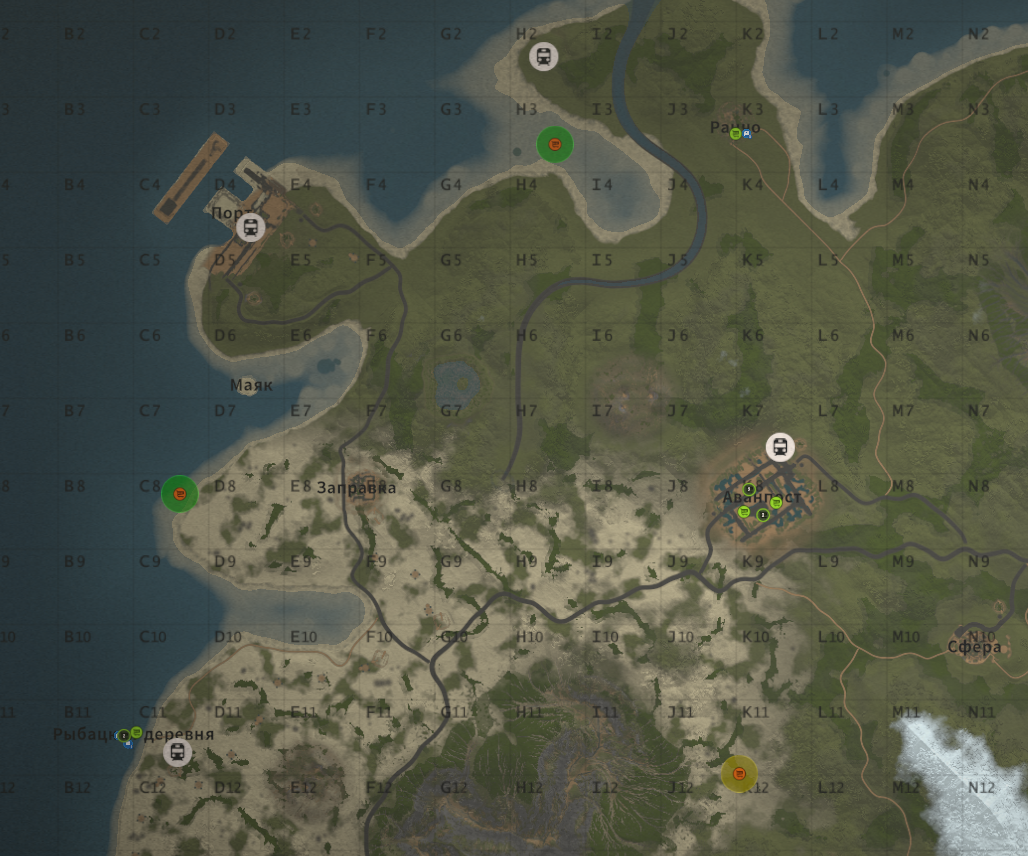Select the blue marker at Ранчо
This screenshot has height=856, width=1028.
pos(747,133)
